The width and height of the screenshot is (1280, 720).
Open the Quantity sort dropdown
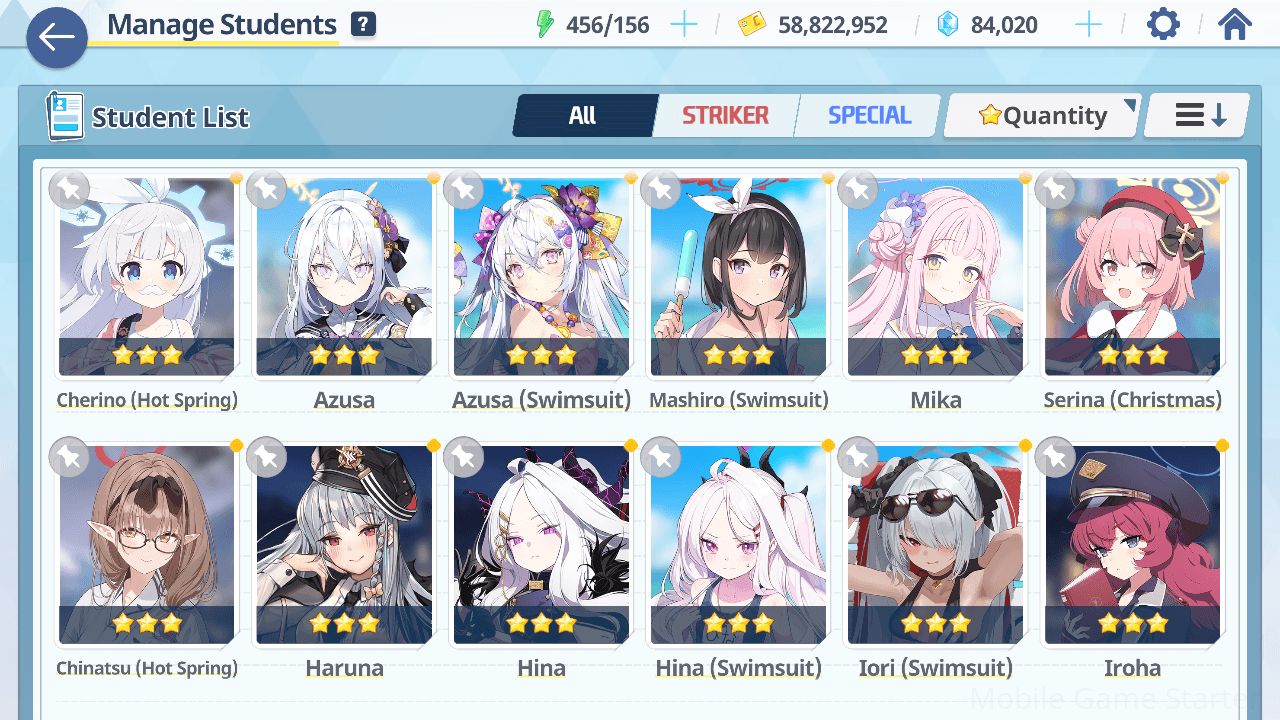1041,115
